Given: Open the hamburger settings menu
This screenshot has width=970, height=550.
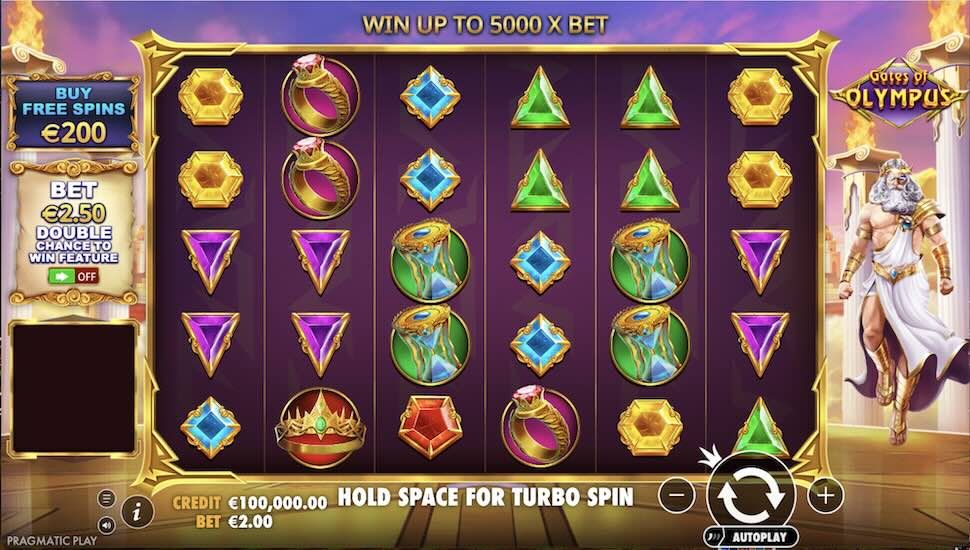Looking at the screenshot, I should tap(107, 498).
